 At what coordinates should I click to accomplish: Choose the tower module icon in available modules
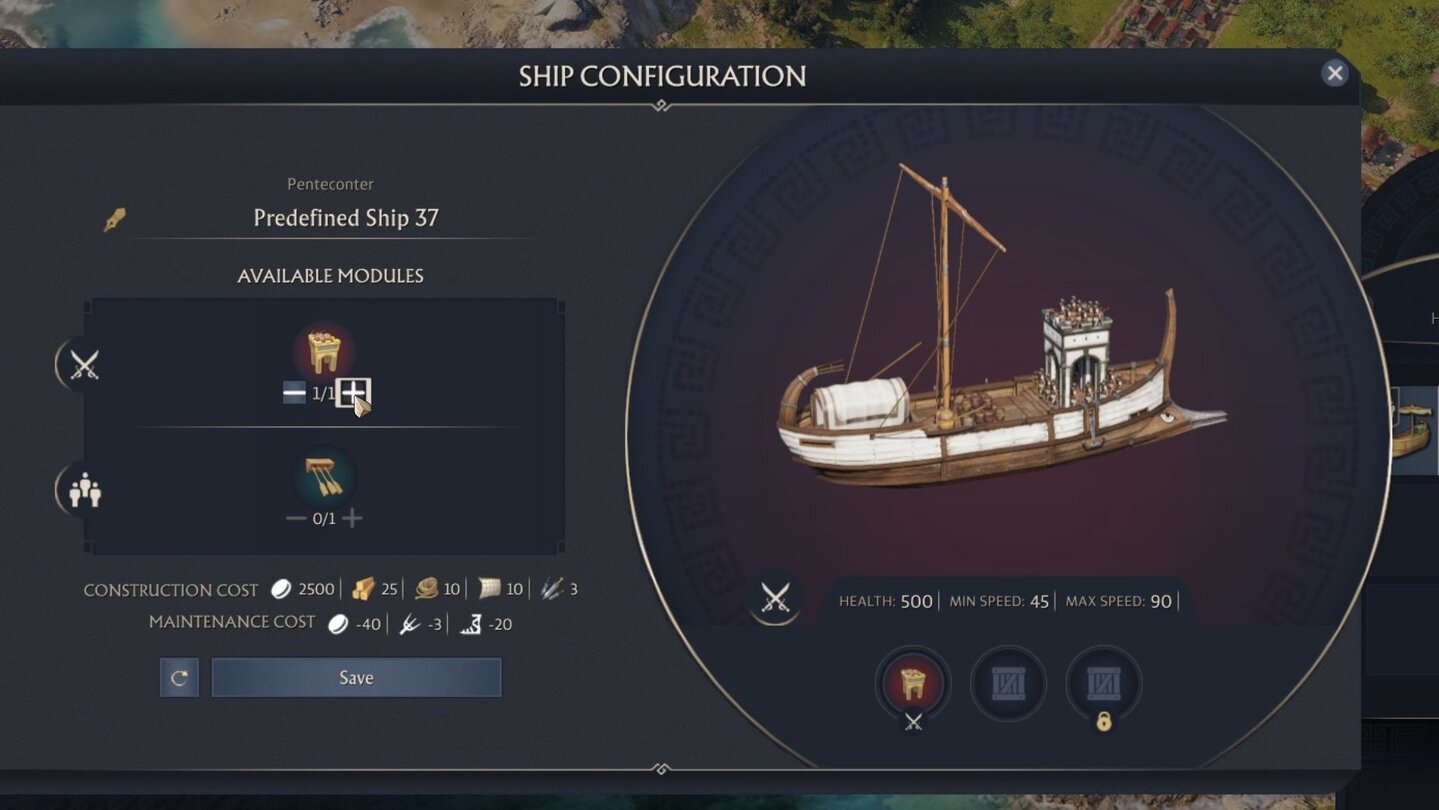click(324, 352)
